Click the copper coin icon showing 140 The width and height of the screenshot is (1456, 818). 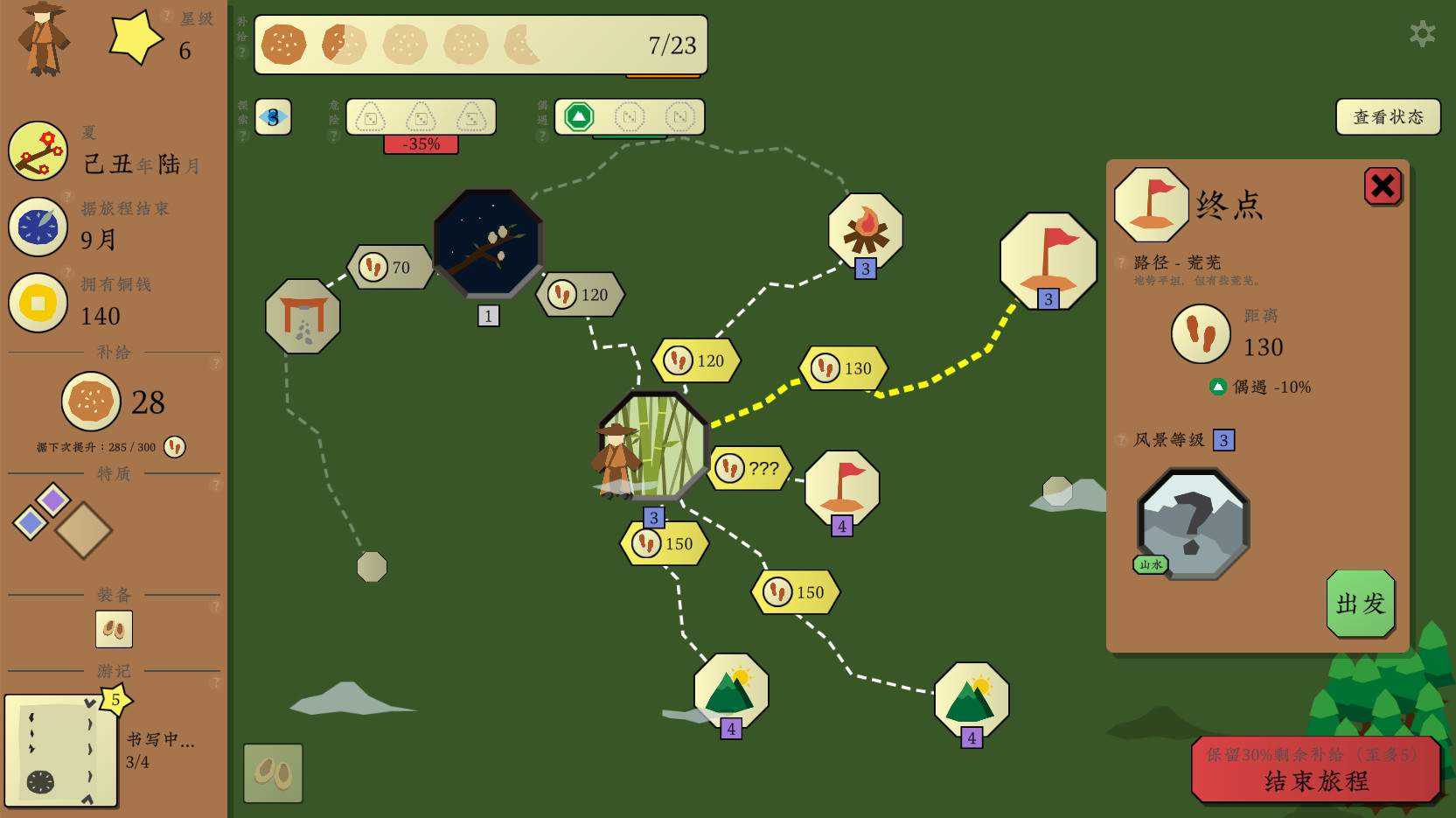[38, 304]
